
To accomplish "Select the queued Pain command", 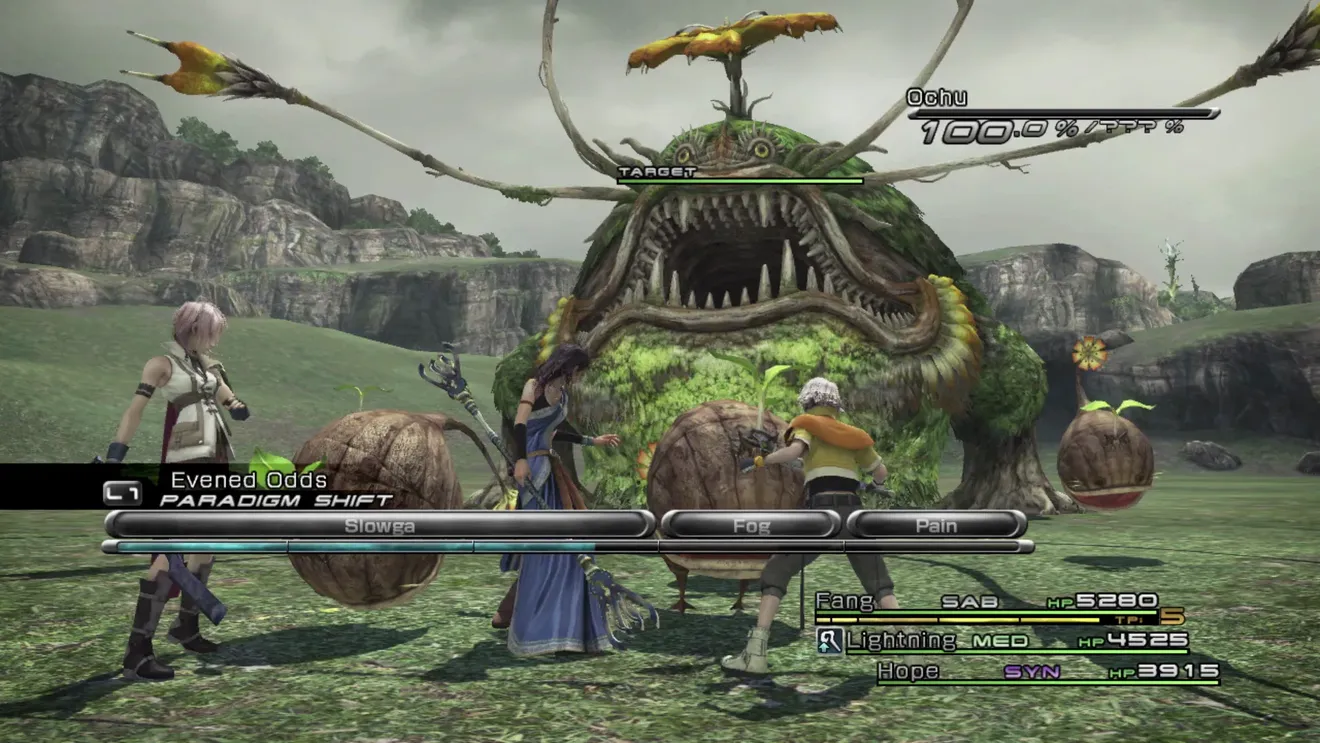I will coord(936,525).
